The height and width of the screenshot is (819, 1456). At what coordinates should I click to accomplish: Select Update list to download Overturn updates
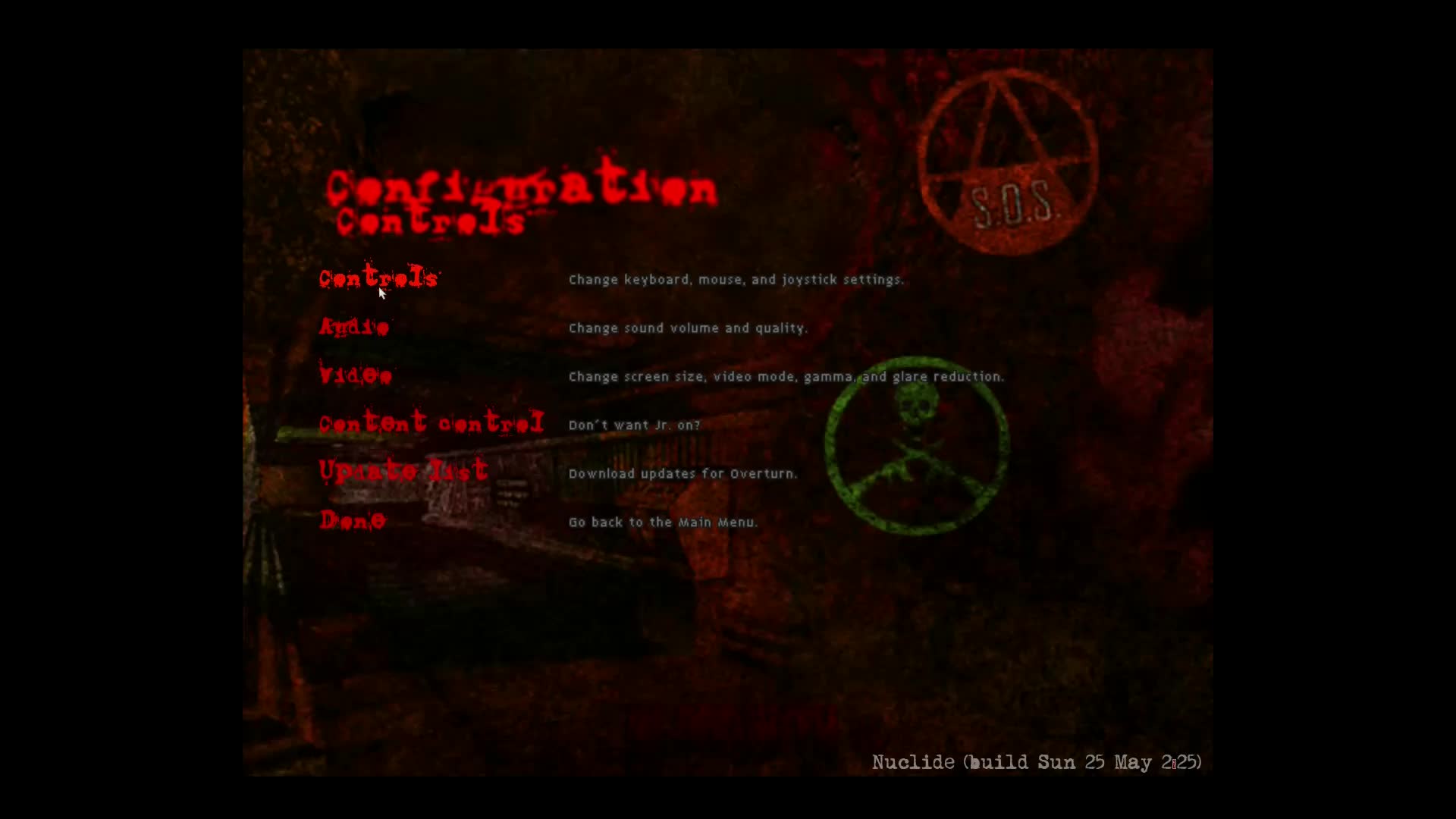[403, 472]
